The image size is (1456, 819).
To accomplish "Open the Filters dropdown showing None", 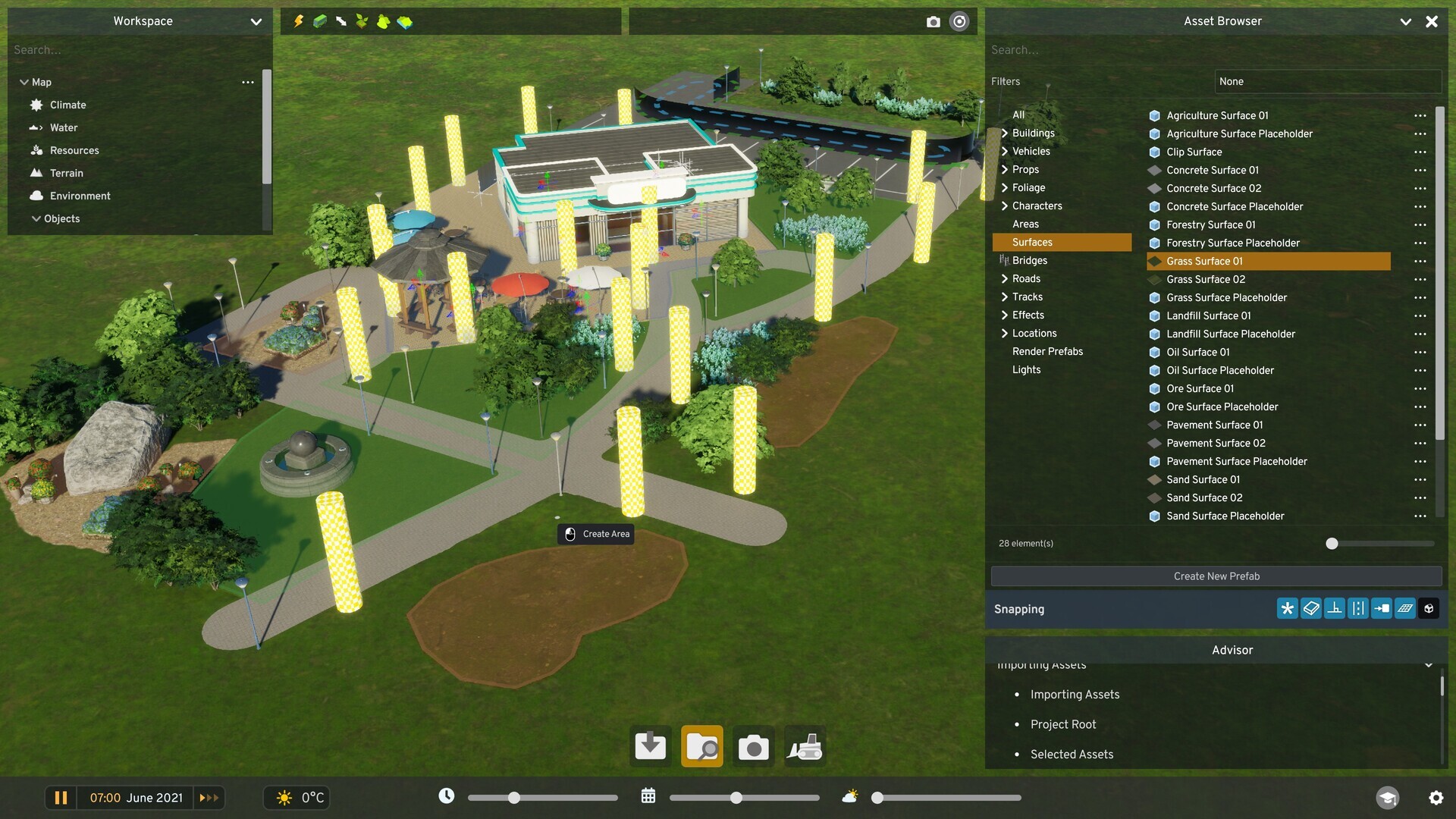I will pos(1326,81).
